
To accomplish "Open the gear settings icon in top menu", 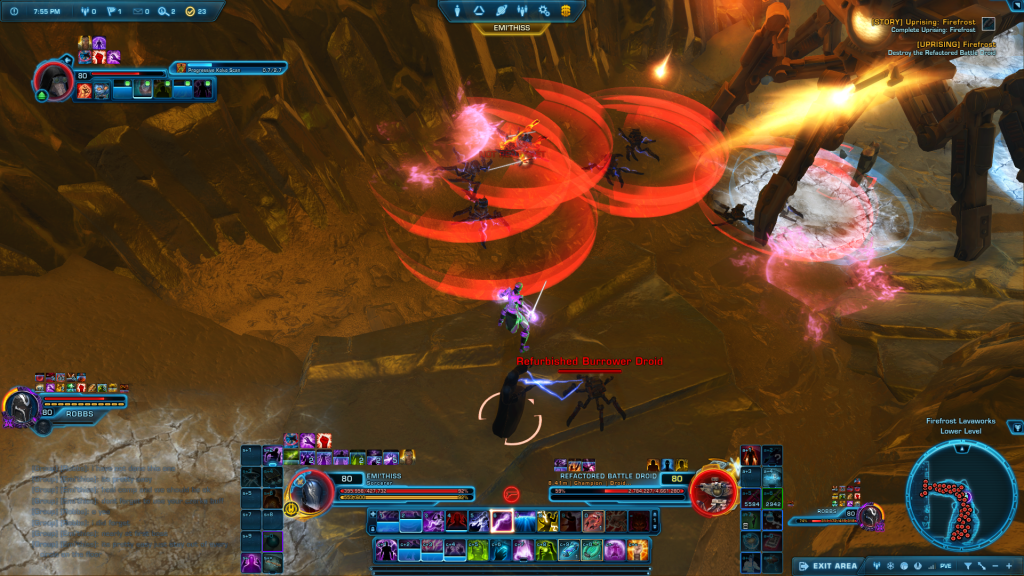I will click(545, 10).
